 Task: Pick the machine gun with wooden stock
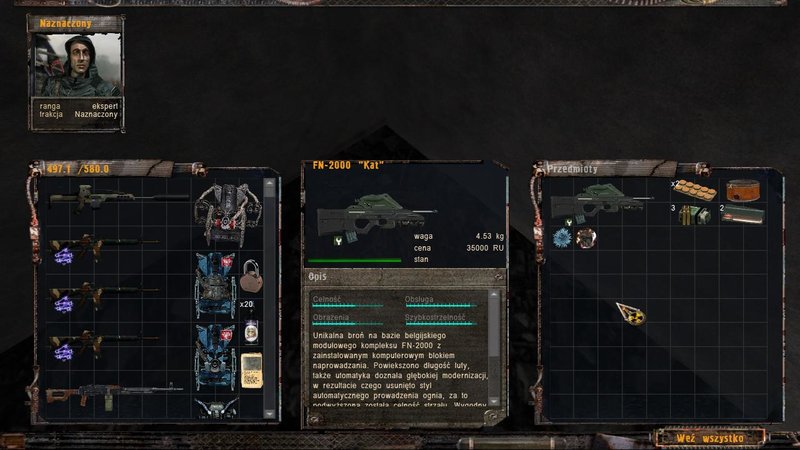[x=112, y=390]
